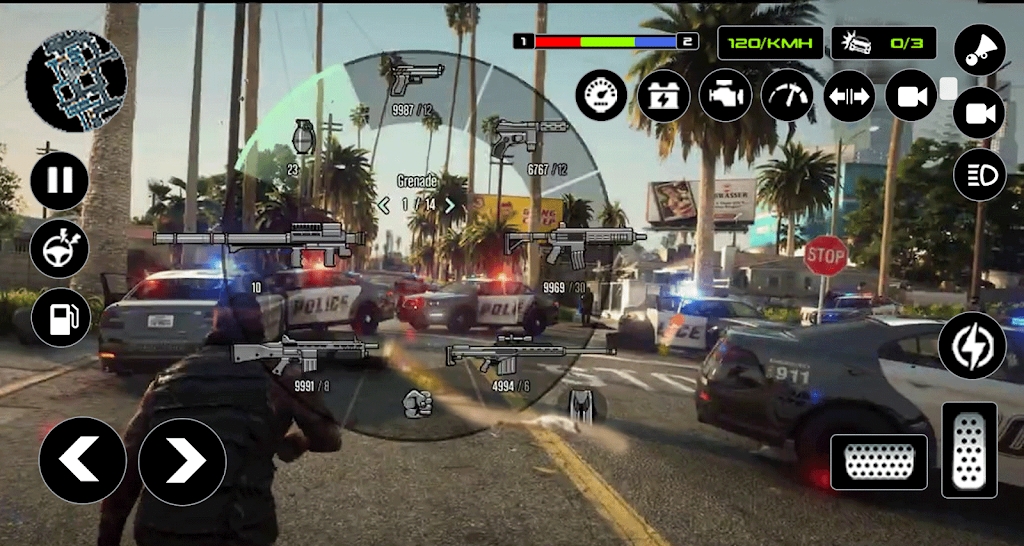The image size is (1024, 546).
Task: Steer left with the left arrow button
Action: pos(82,460)
